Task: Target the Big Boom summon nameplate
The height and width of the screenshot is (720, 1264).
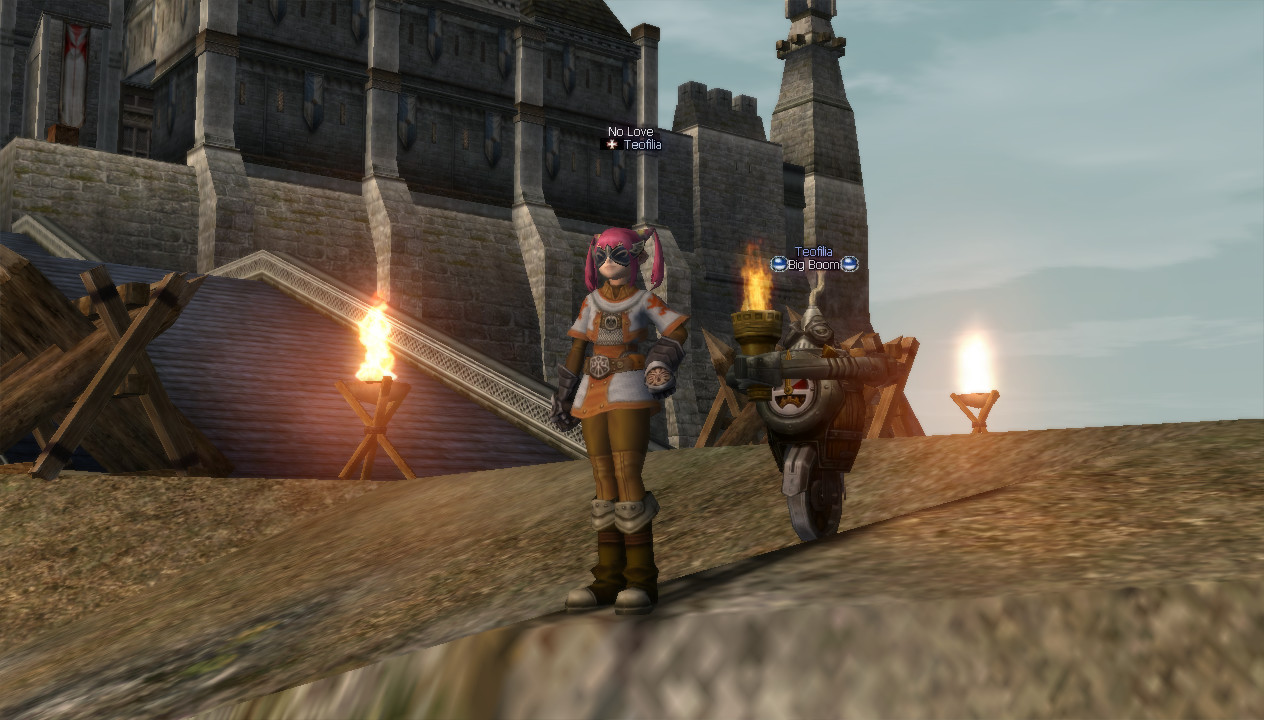Action: [x=814, y=265]
